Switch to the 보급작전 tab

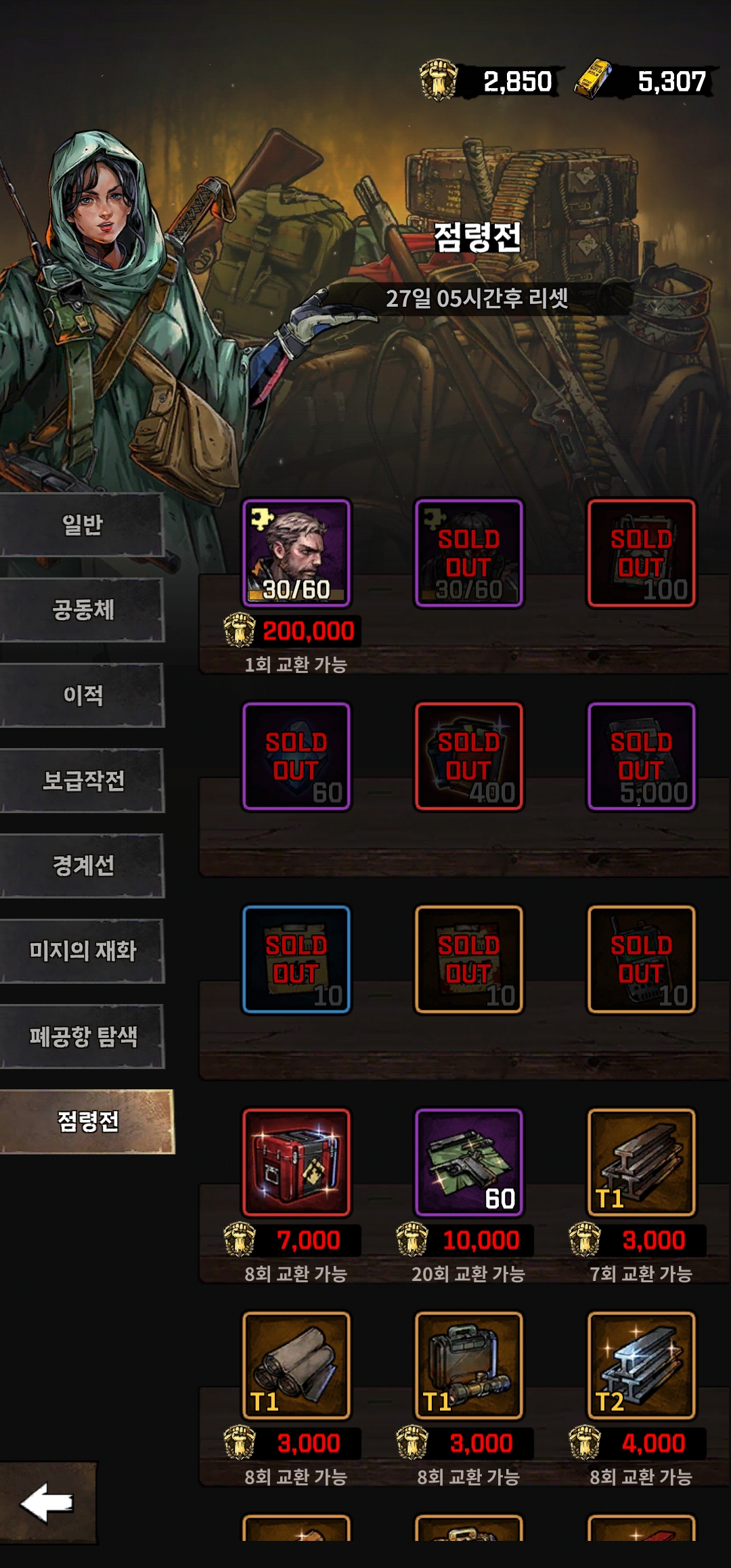tap(82, 781)
